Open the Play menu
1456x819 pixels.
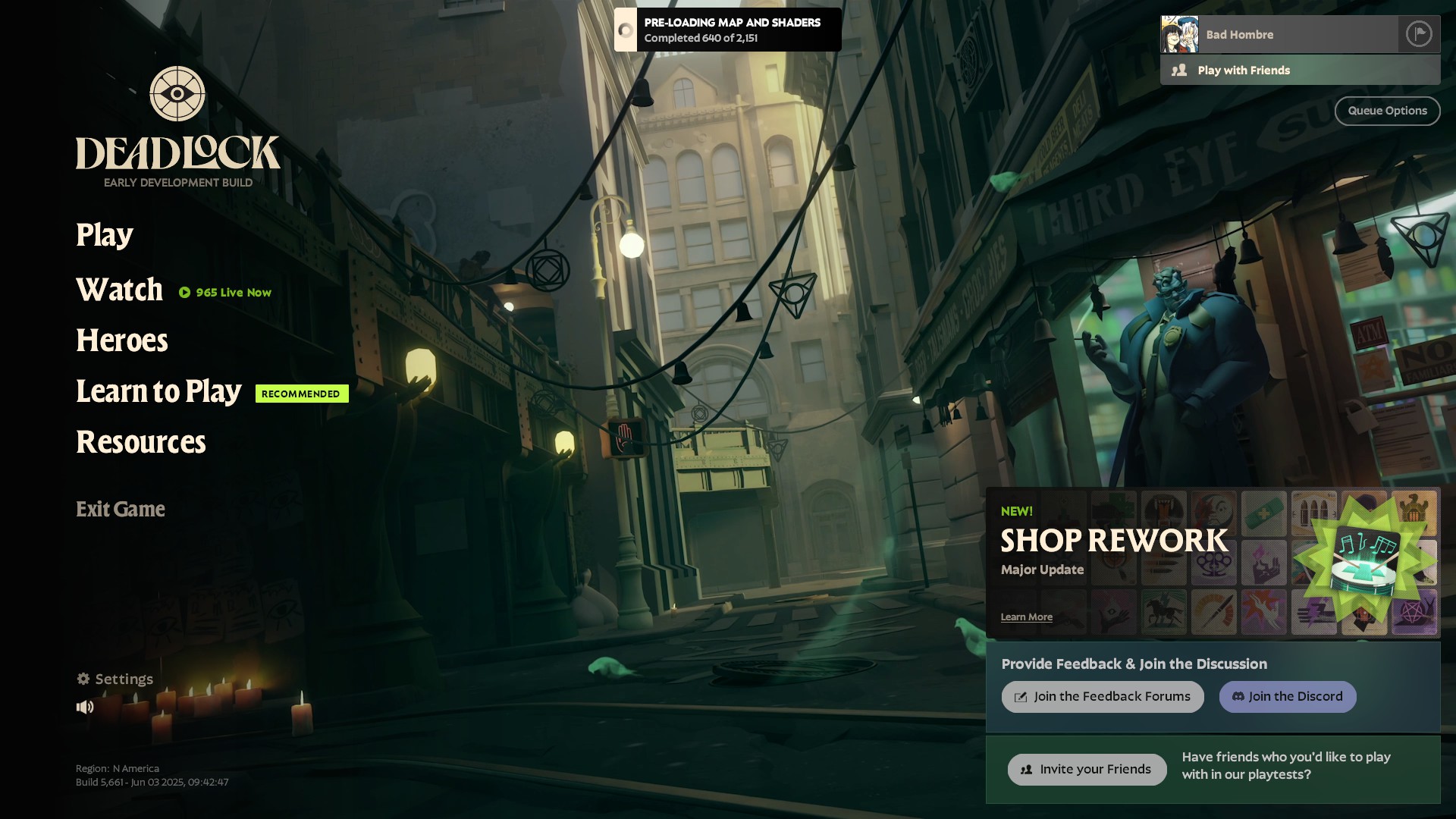coord(105,235)
